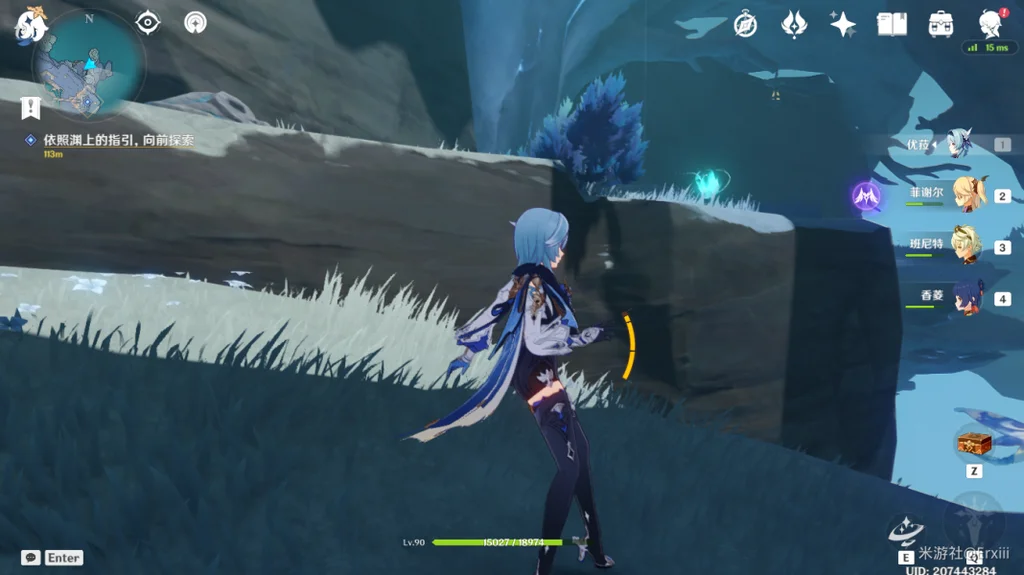This screenshot has width=1024, height=575.
Task: Open the Paimon menu
Action: (30, 24)
